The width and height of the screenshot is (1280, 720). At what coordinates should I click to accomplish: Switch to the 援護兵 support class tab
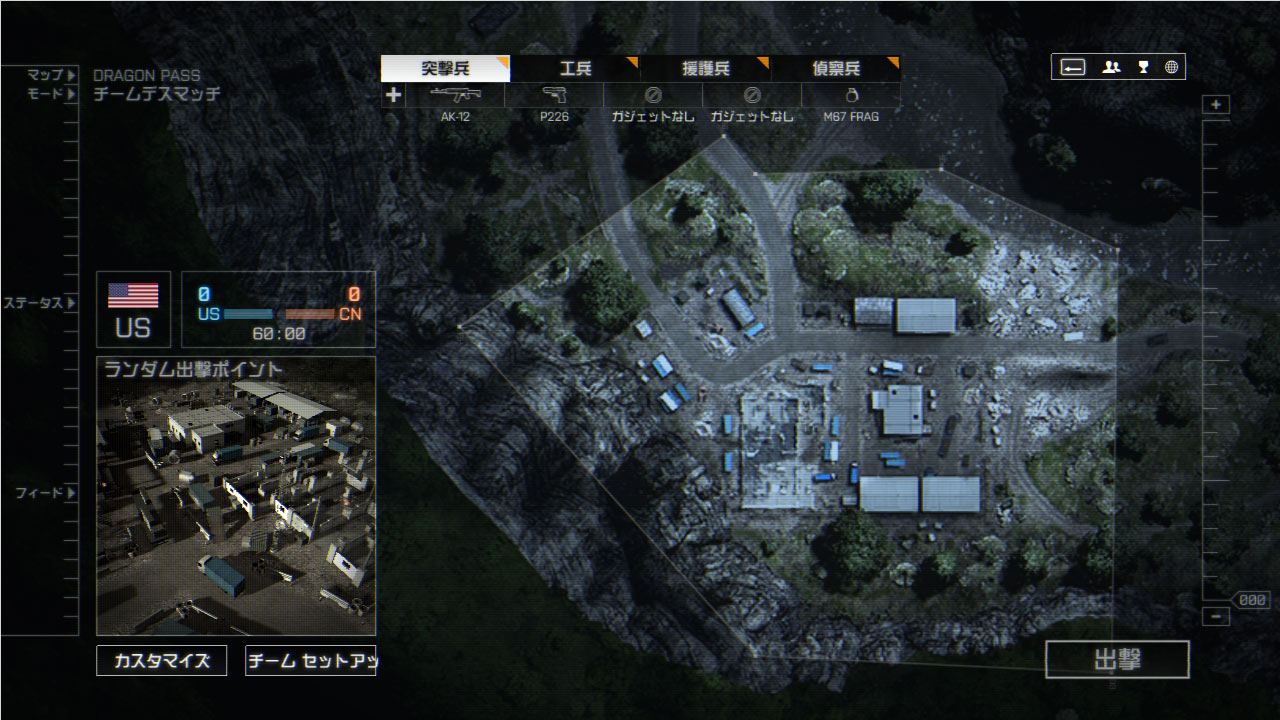coord(705,69)
